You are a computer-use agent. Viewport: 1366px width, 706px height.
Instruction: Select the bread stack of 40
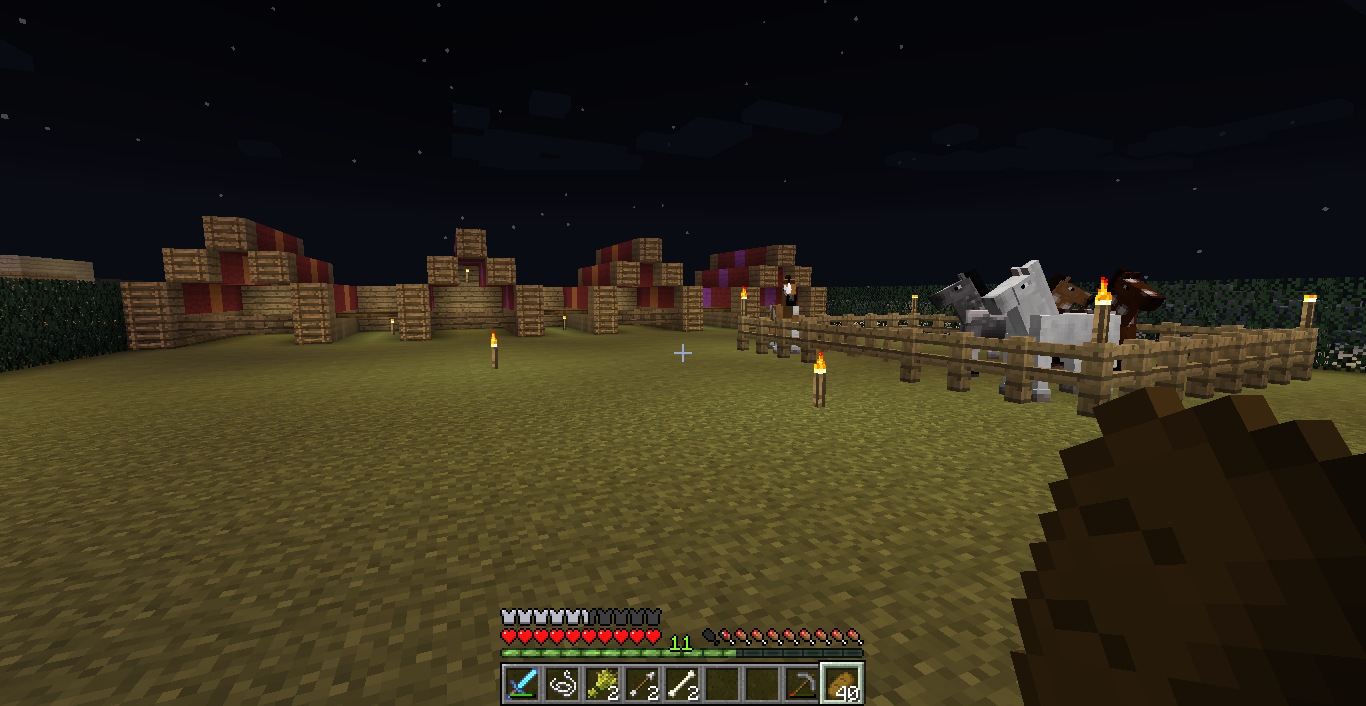point(842,684)
